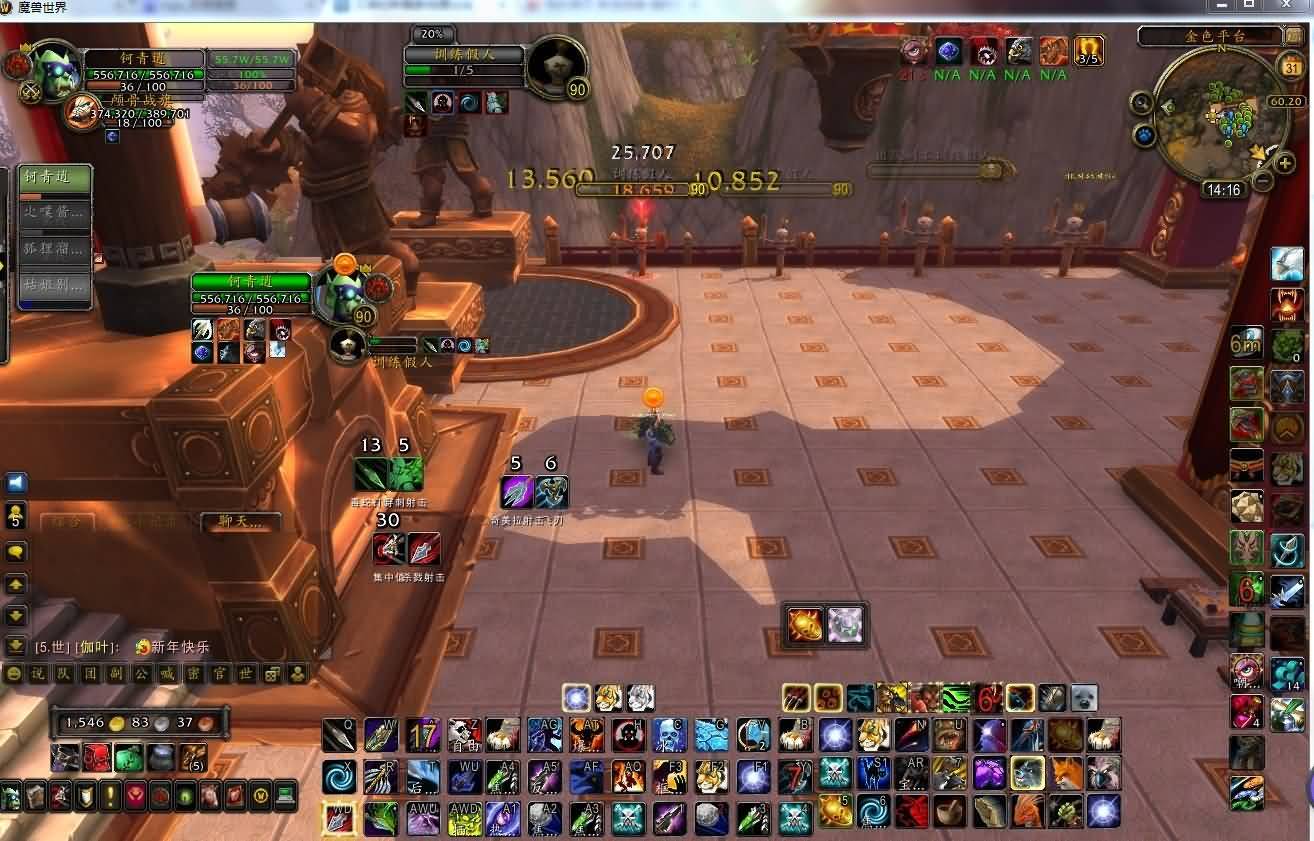Select the 训练假人 target frame portrait
The width and height of the screenshot is (1314, 841).
point(556,64)
